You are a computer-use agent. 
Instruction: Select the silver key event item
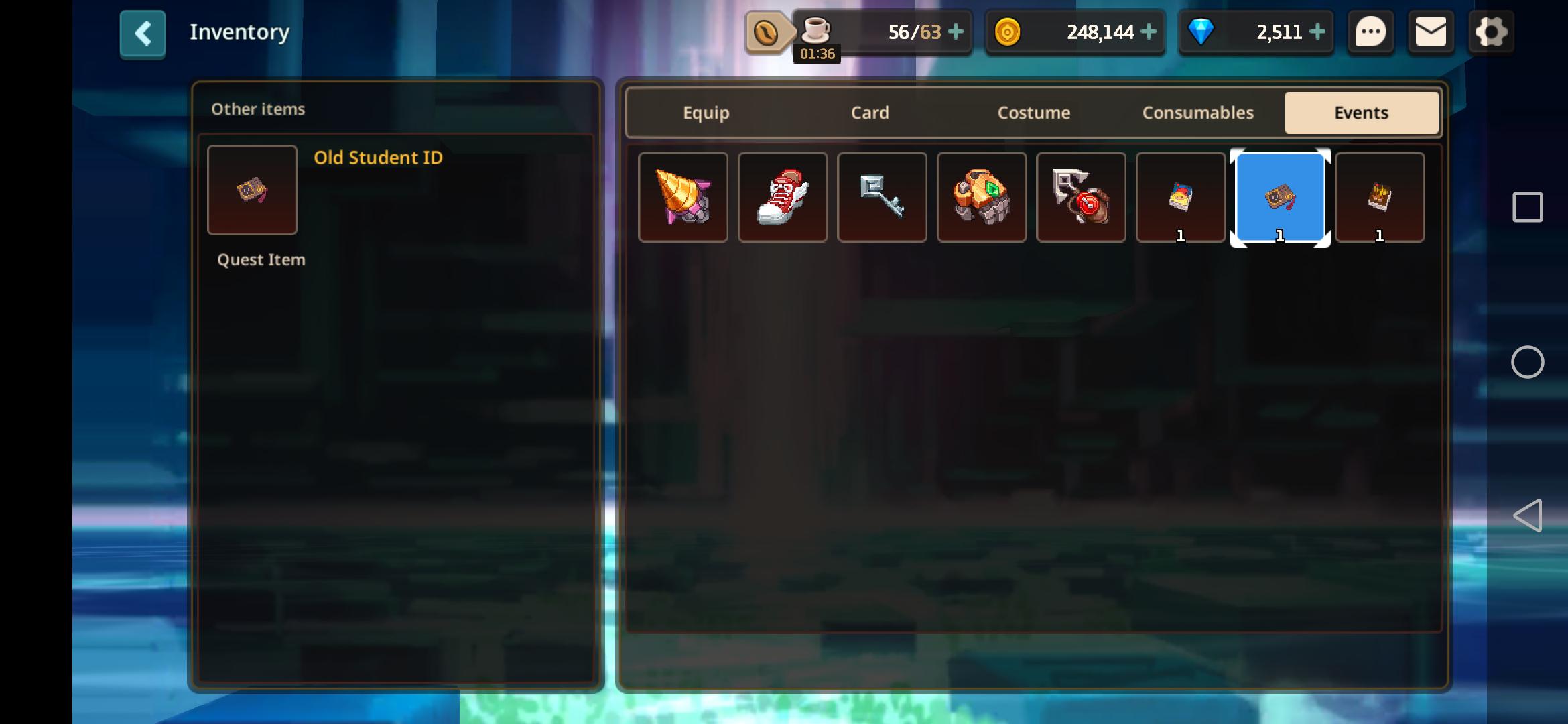(x=882, y=196)
